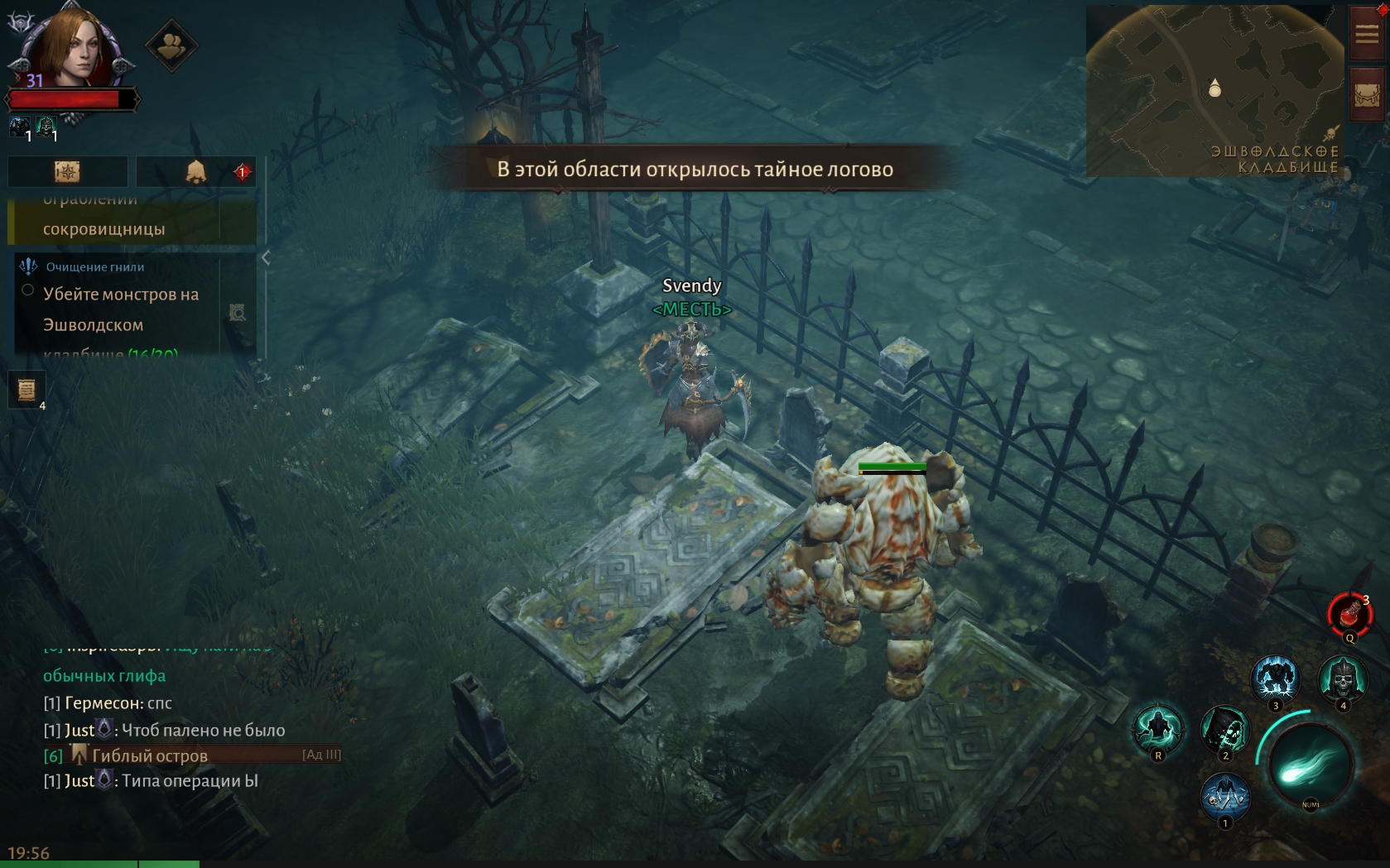
Task: Open the scroll icon with number 4
Action: (26, 389)
